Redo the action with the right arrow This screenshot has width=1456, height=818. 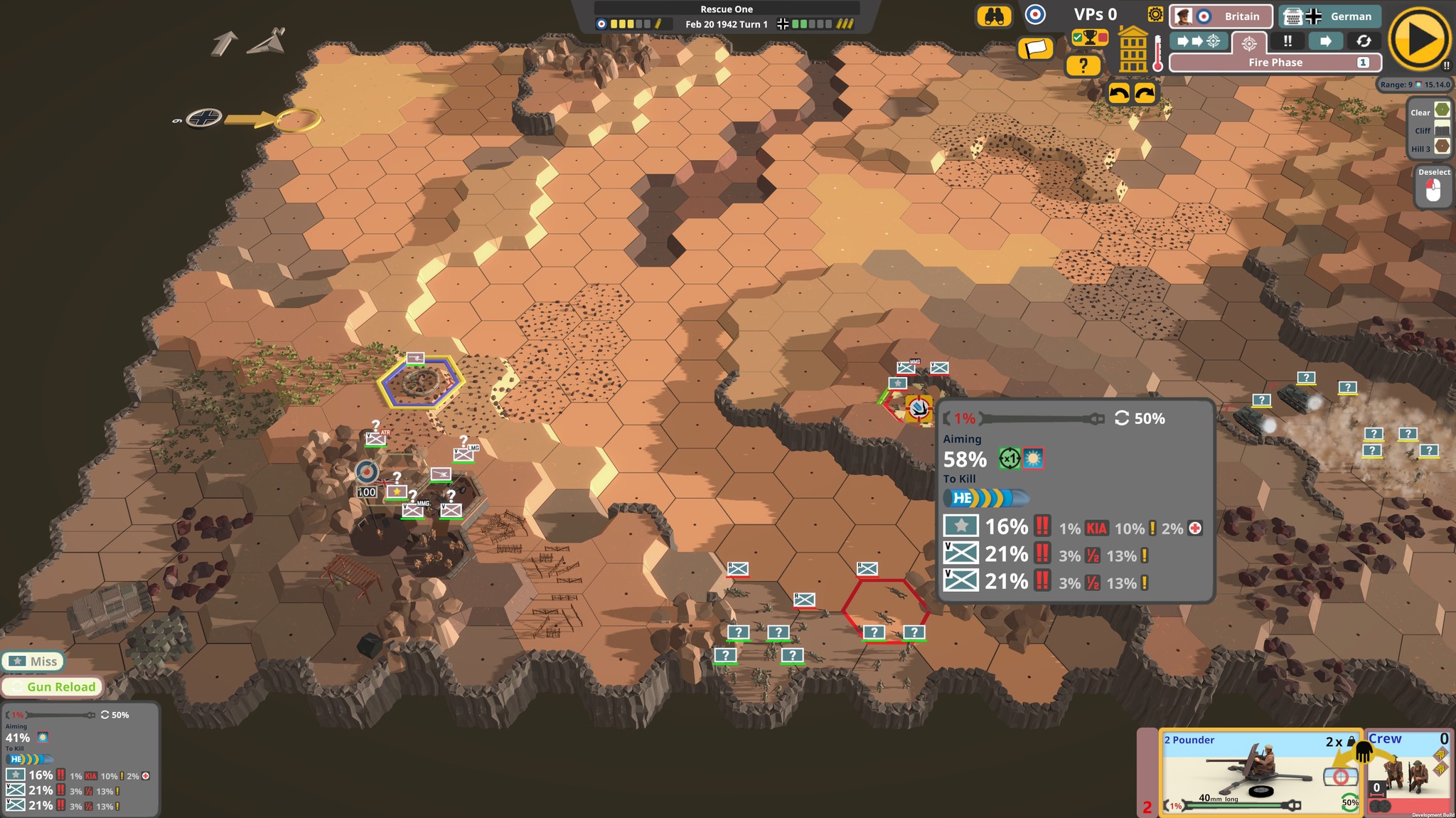(x=1145, y=93)
